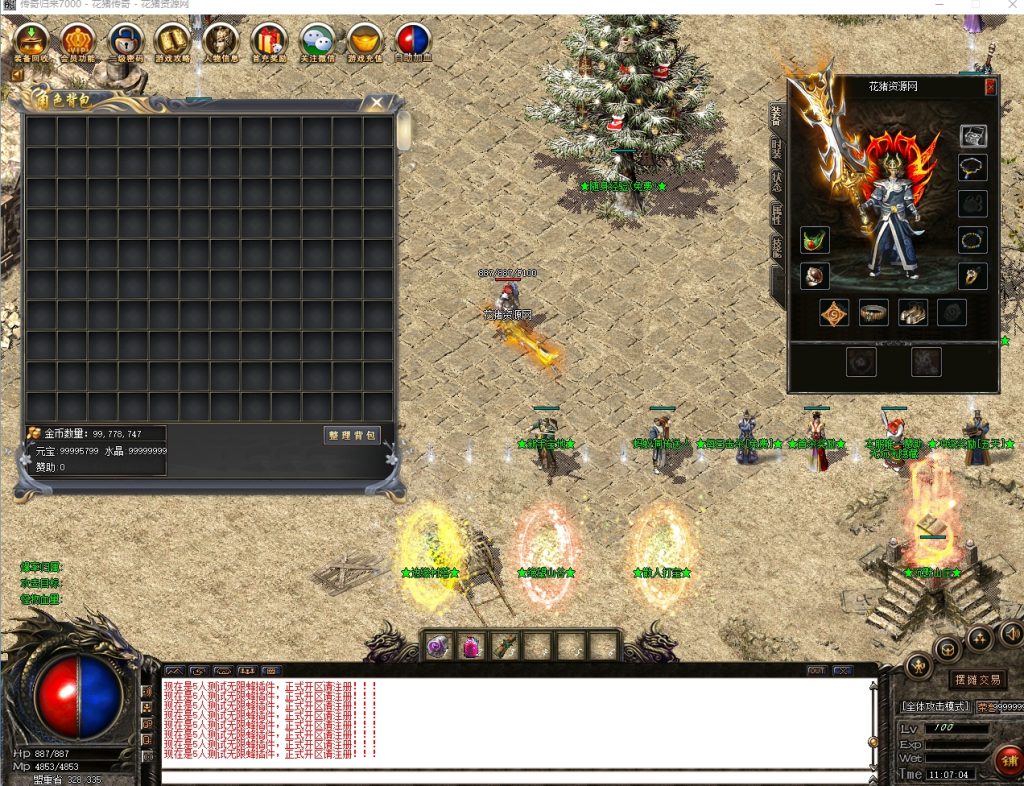Toggle the 自动加血 auto-heal orb

tap(413, 42)
